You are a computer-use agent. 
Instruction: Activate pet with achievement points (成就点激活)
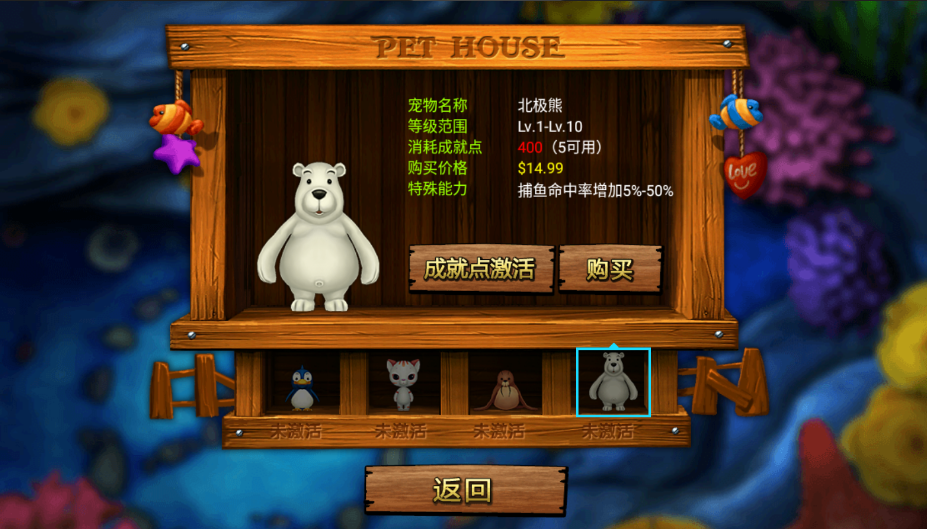[x=480, y=269]
